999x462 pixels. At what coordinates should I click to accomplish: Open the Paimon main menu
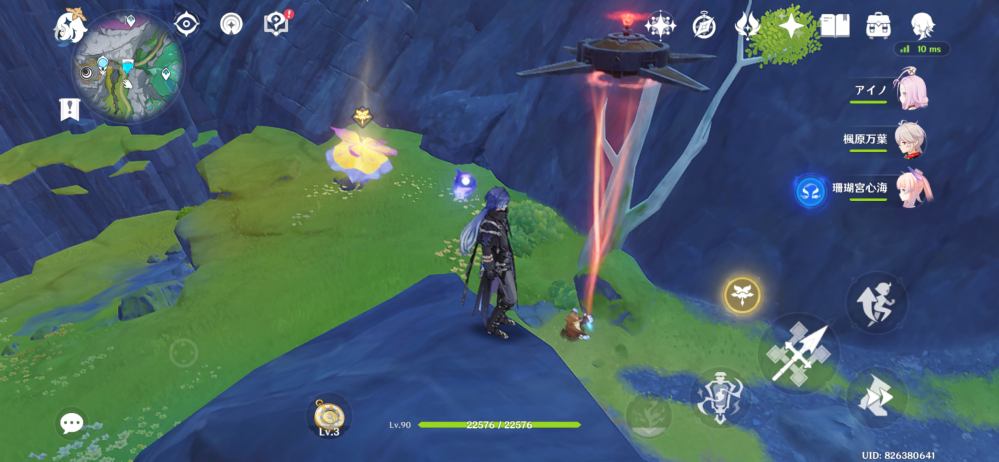tap(70, 24)
